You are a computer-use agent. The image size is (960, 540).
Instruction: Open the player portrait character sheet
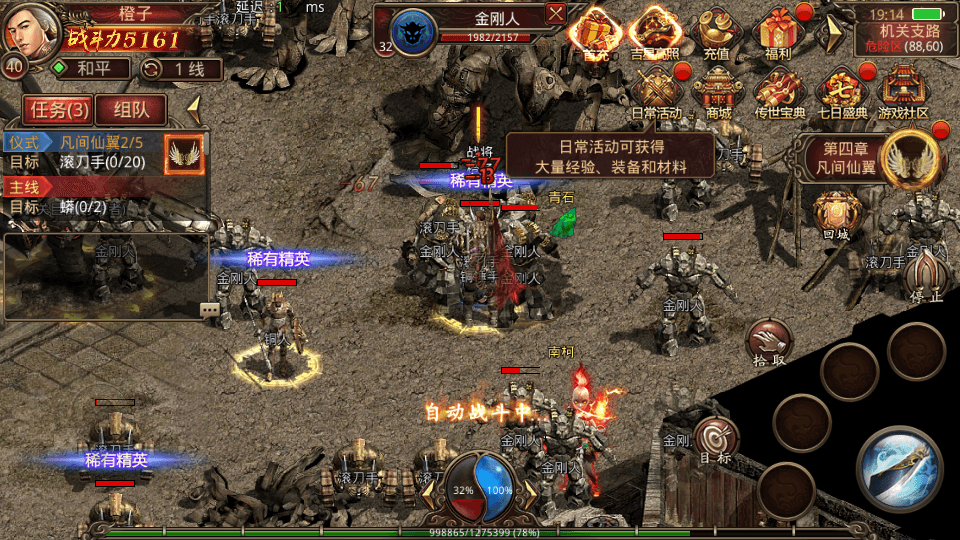(x=27, y=31)
